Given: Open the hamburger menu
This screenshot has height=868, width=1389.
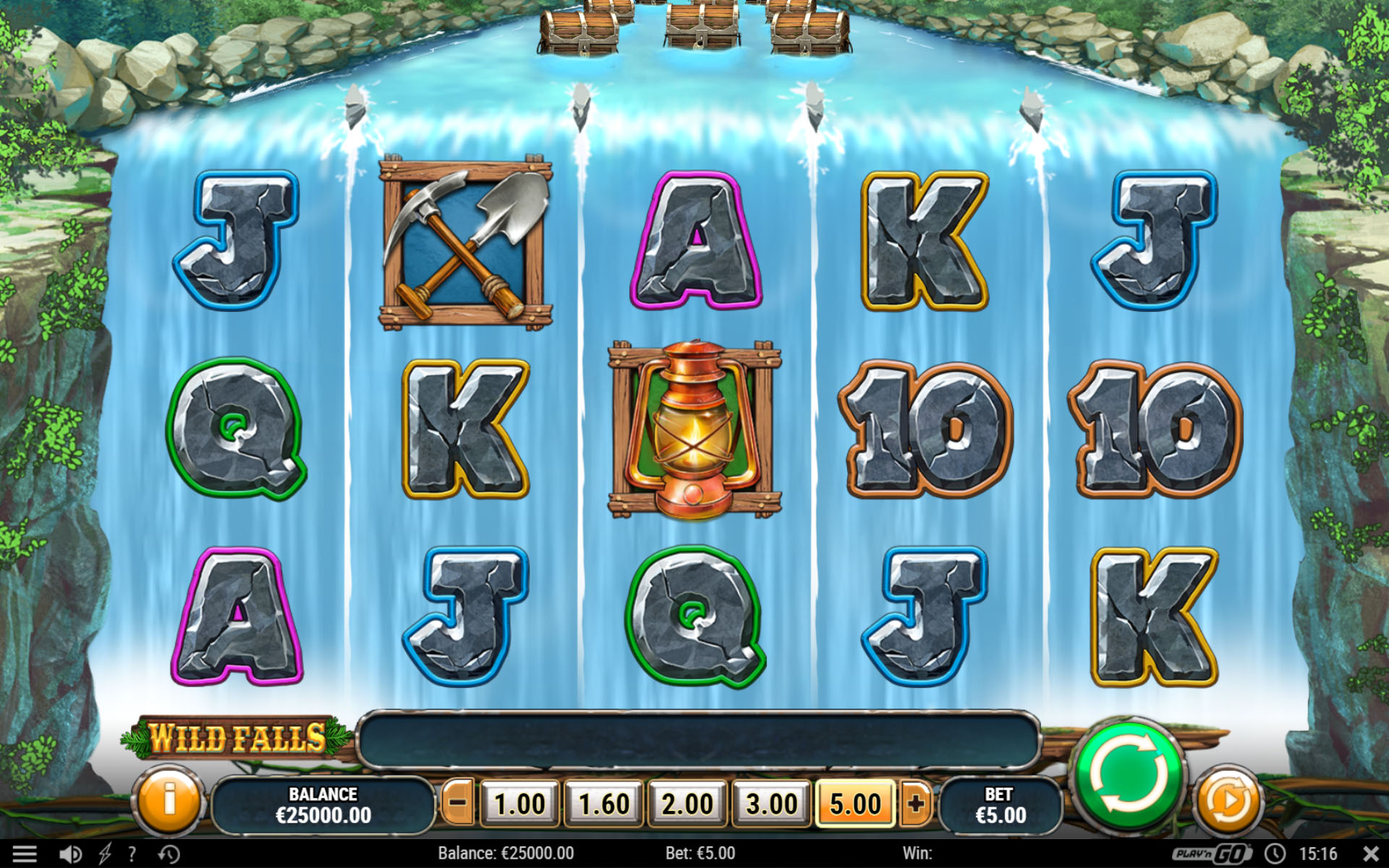Looking at the screenshot, I should (x=24, y=854).
